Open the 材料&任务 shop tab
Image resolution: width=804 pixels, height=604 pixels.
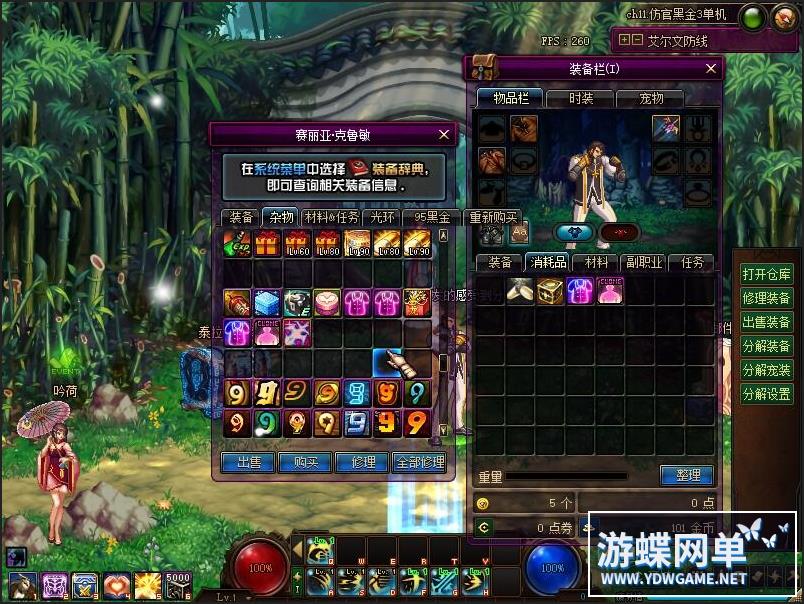330,217
